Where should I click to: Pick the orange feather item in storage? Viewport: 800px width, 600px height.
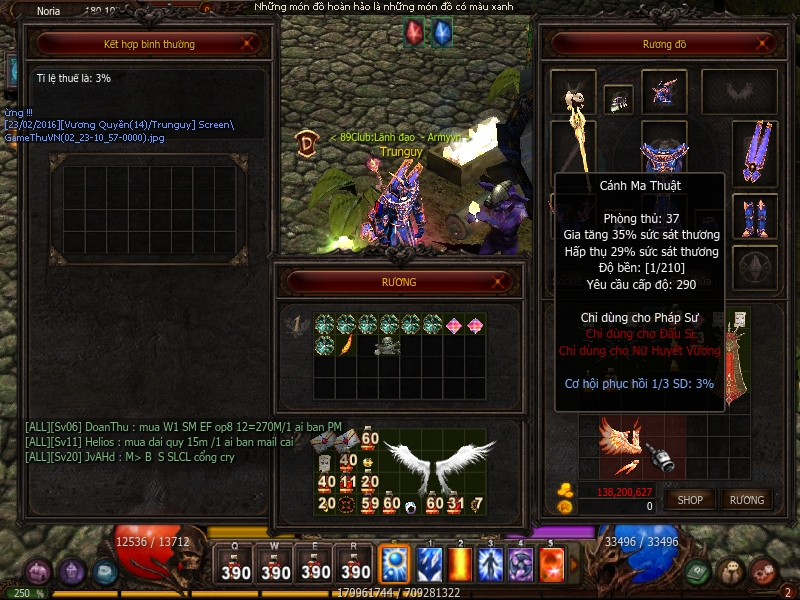347,345
